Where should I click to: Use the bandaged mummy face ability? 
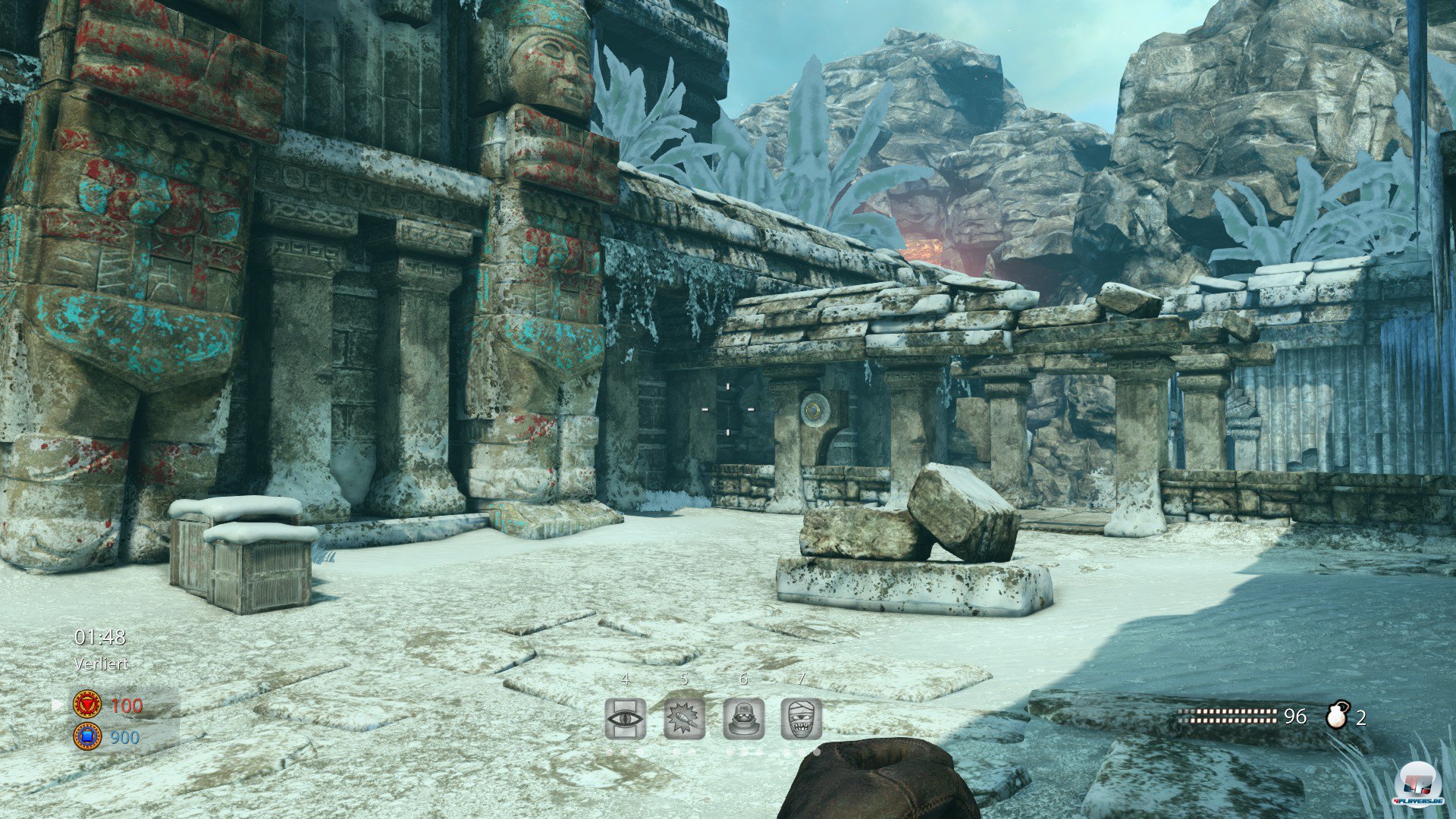(802, 718)
